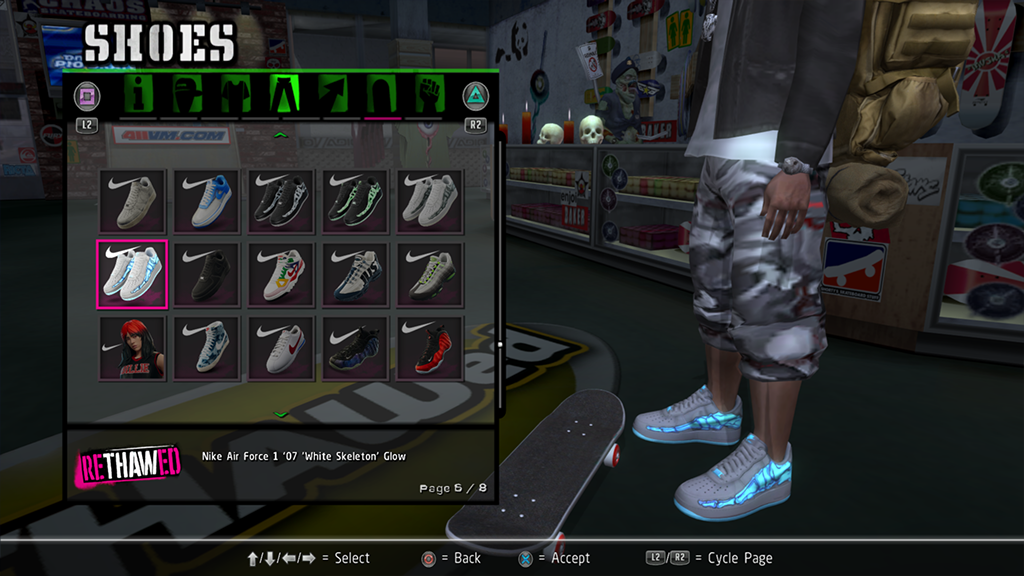This screenshot has width=1024, height=576.
Task: Select the white and blue Nike sneaker
Action: (x=208, y=200)
